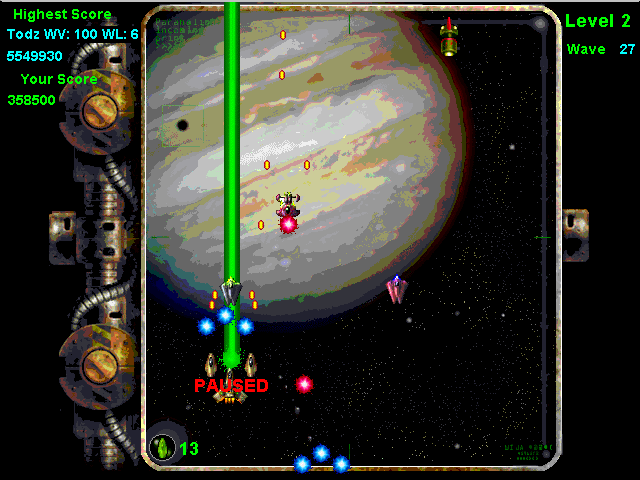The width and height of the screenshot is (640, 480).
Task: Click the green icon beside the 13 counter
Action: pyautogui.click(x=161, y=447)
